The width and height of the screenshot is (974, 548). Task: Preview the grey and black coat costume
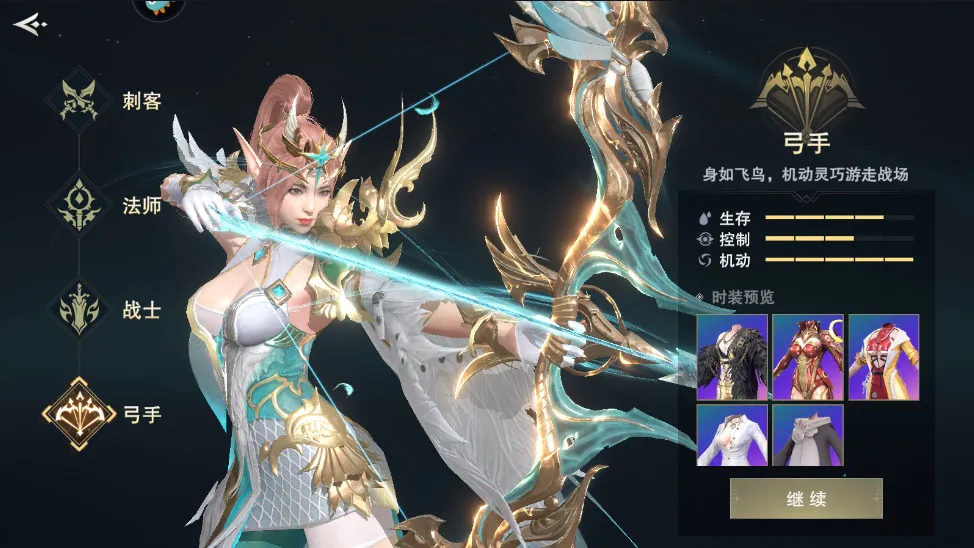tap(808, 435)
